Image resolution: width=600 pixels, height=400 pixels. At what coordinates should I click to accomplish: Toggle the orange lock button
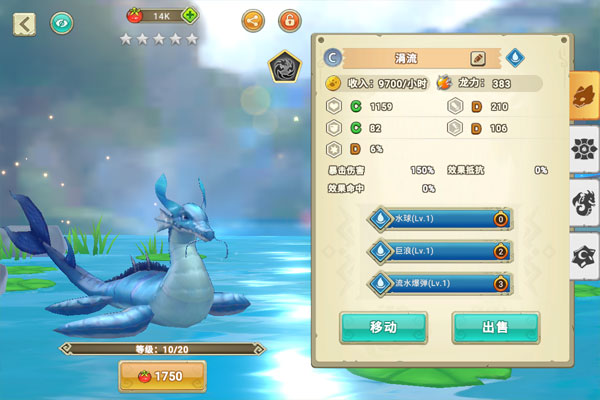[289, 19]
